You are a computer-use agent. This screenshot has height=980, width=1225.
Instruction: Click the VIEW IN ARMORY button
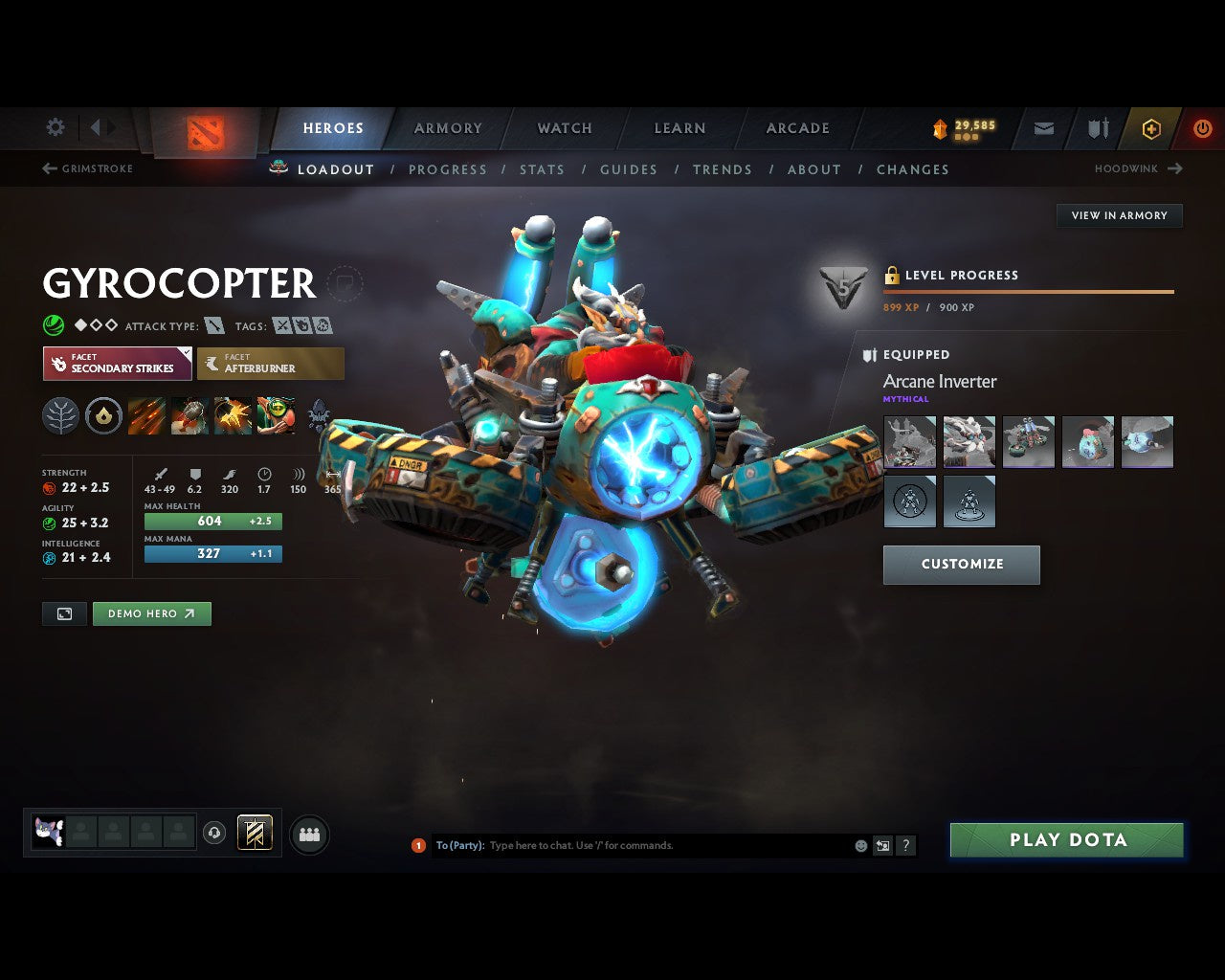(x=1119, y=215)
